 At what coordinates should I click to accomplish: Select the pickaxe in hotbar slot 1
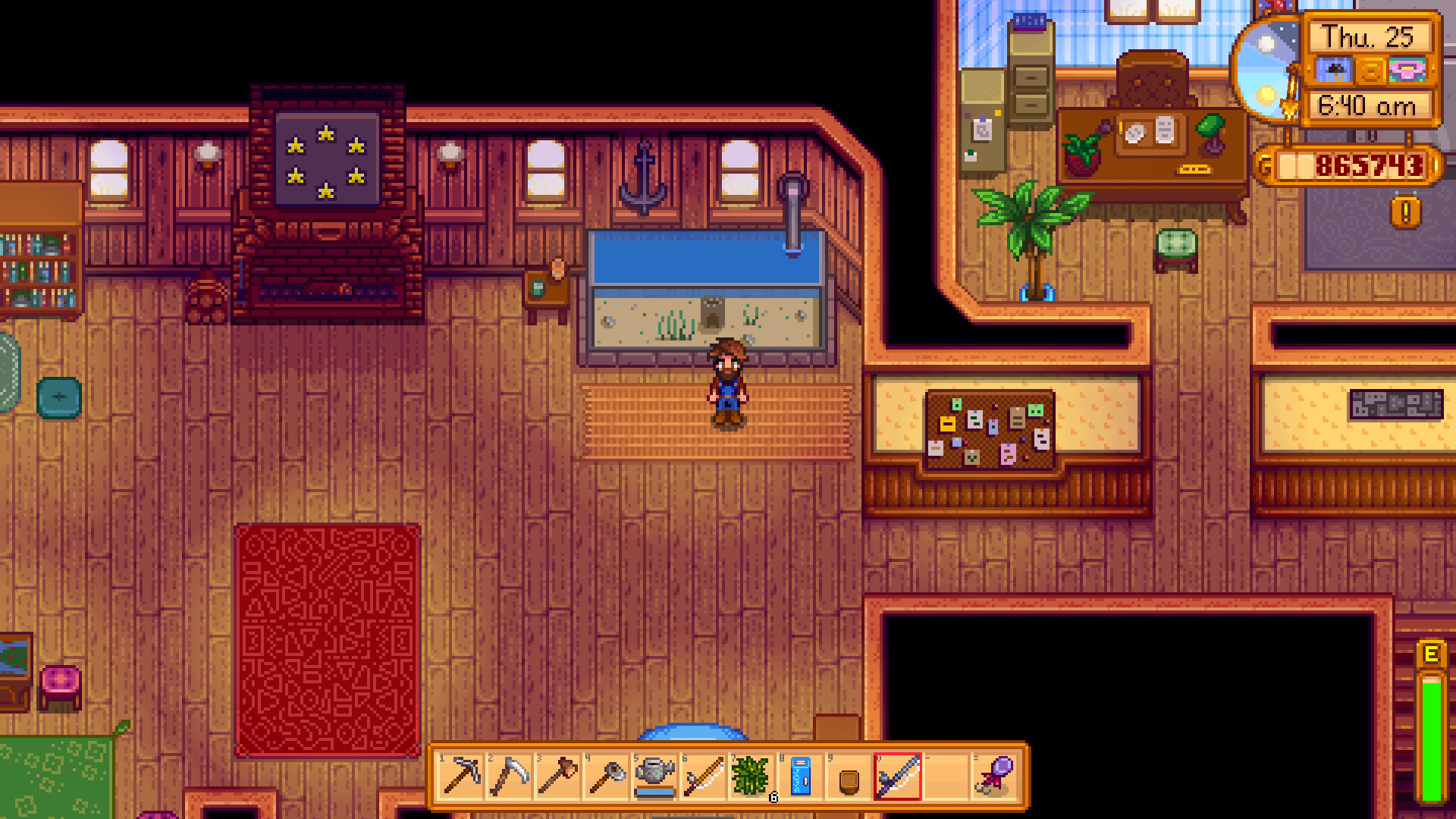pos(460,775)
